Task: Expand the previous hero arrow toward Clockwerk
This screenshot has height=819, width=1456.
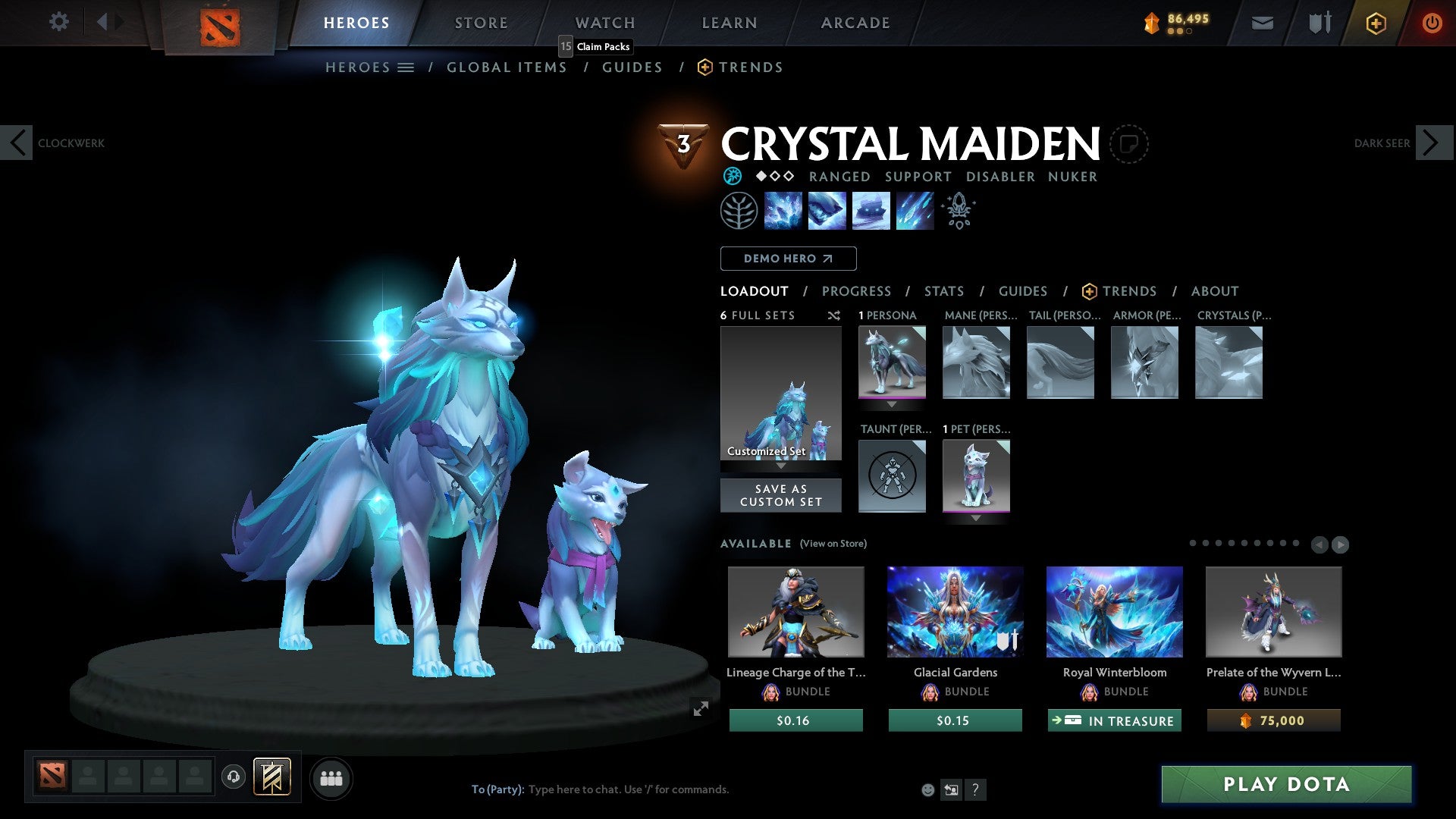Action: [17, 143]
